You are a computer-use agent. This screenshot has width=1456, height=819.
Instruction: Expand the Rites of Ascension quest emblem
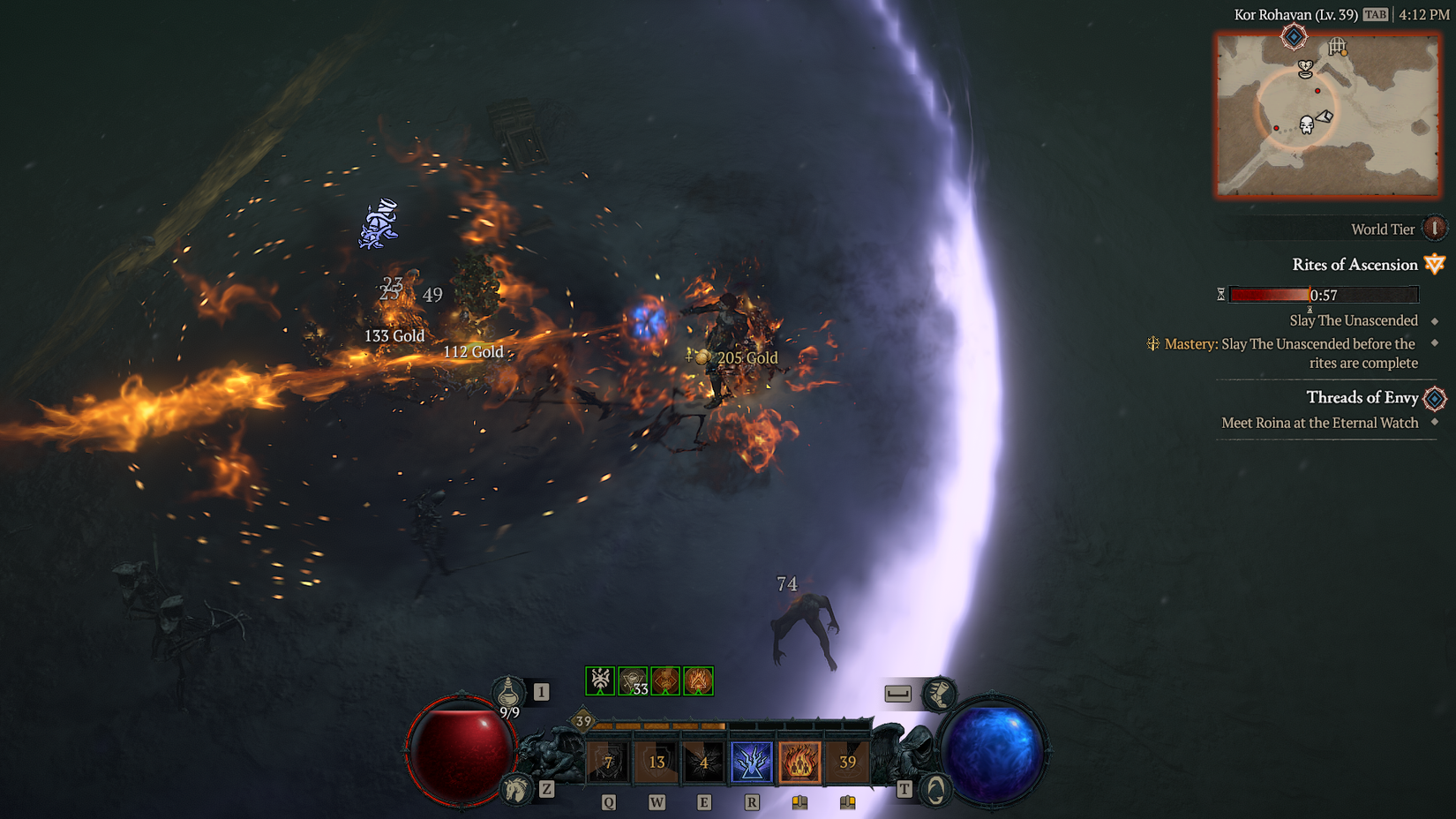pos(1434,265)
